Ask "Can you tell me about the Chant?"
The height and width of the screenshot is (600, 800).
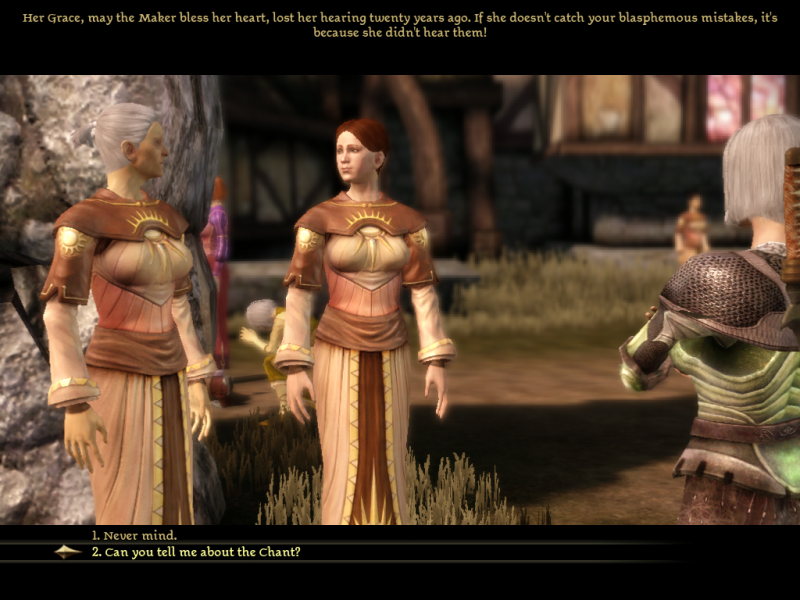tap(195, 552)
